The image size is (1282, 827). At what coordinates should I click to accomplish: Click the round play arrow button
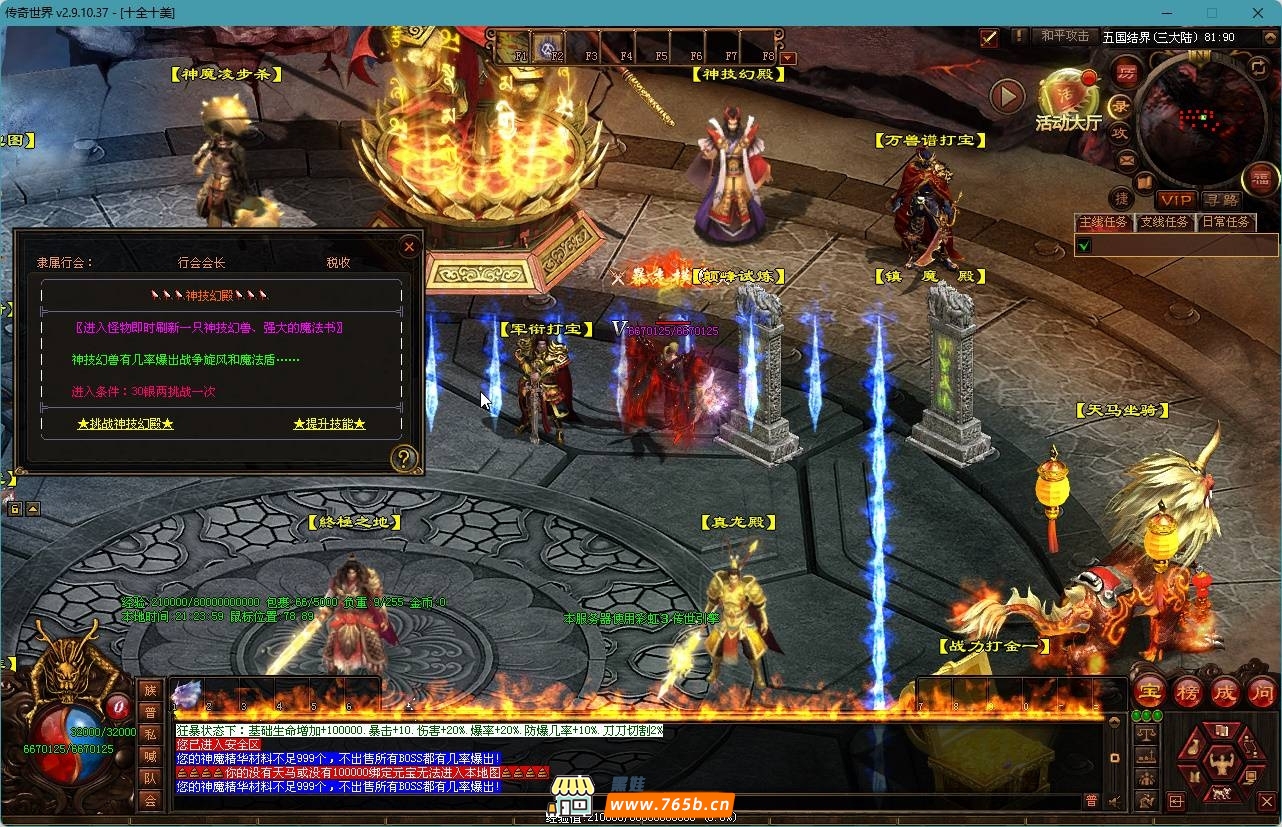point(1007,96)
